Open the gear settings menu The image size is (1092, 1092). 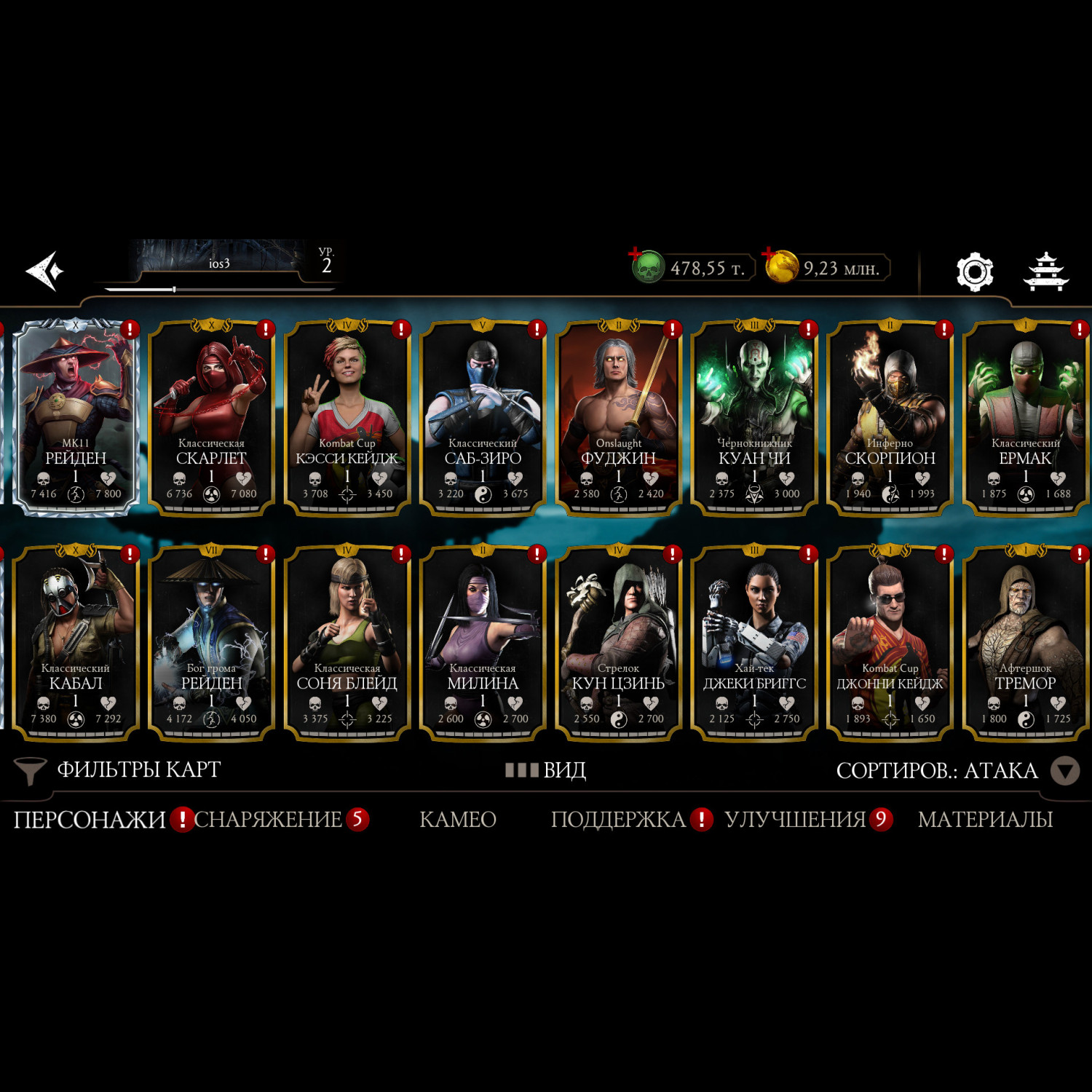[x=974, y=272]
